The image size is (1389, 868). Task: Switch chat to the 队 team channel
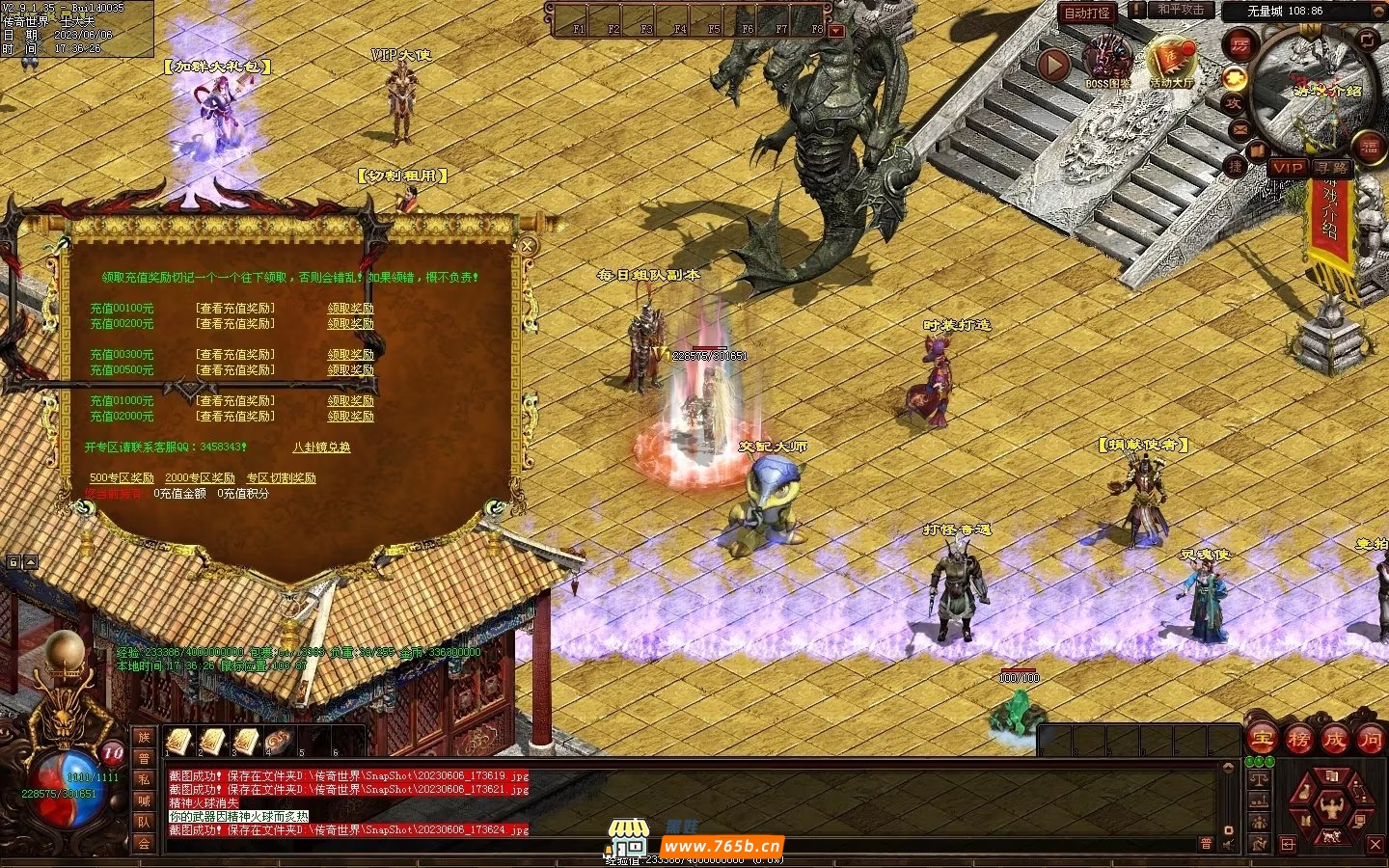(144, 822)
